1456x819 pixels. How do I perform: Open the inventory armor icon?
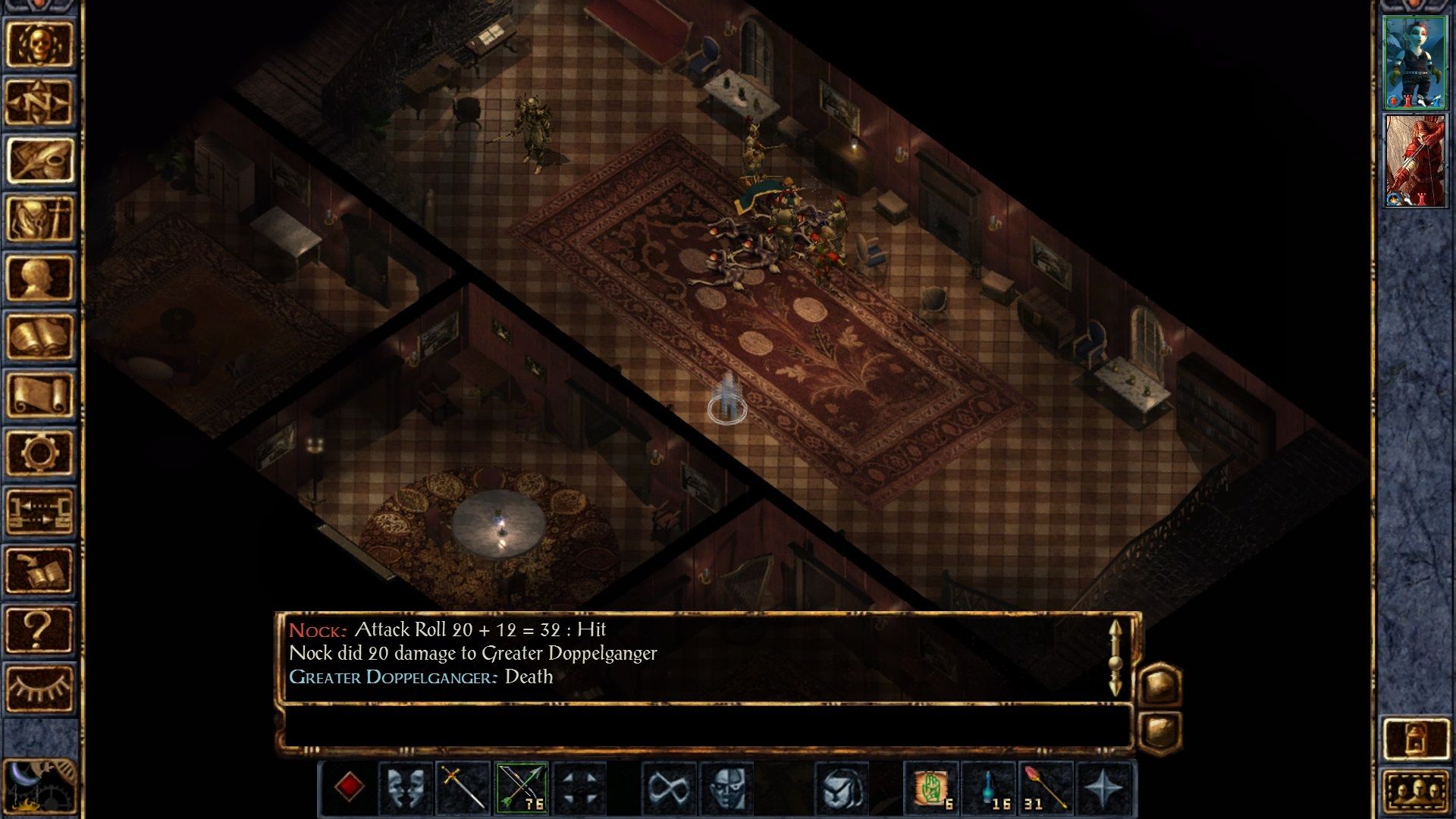[x=39, y=219]
